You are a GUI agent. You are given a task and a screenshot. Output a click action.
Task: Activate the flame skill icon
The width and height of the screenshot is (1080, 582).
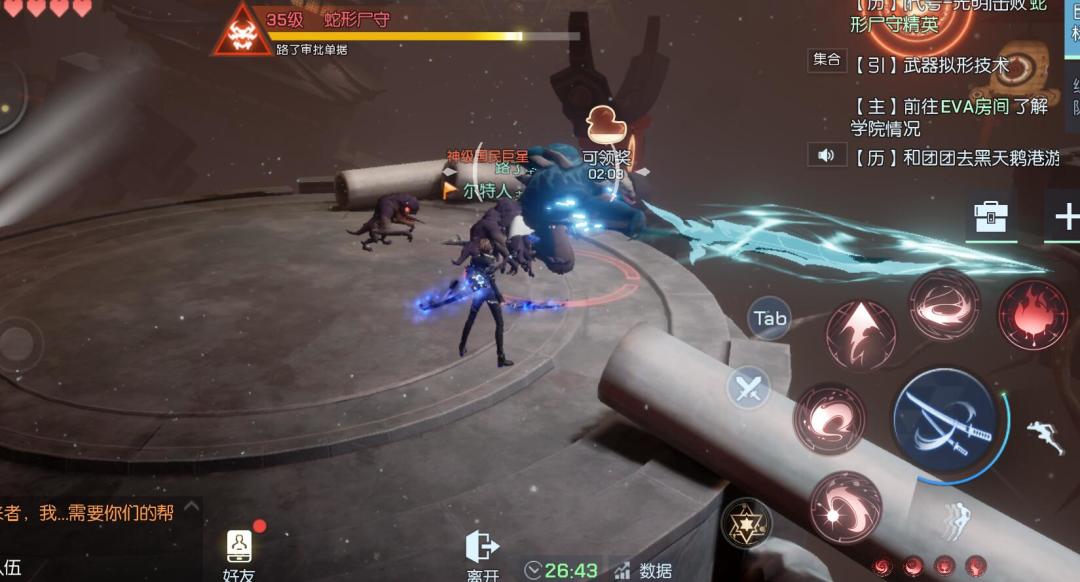(1032, 314)
